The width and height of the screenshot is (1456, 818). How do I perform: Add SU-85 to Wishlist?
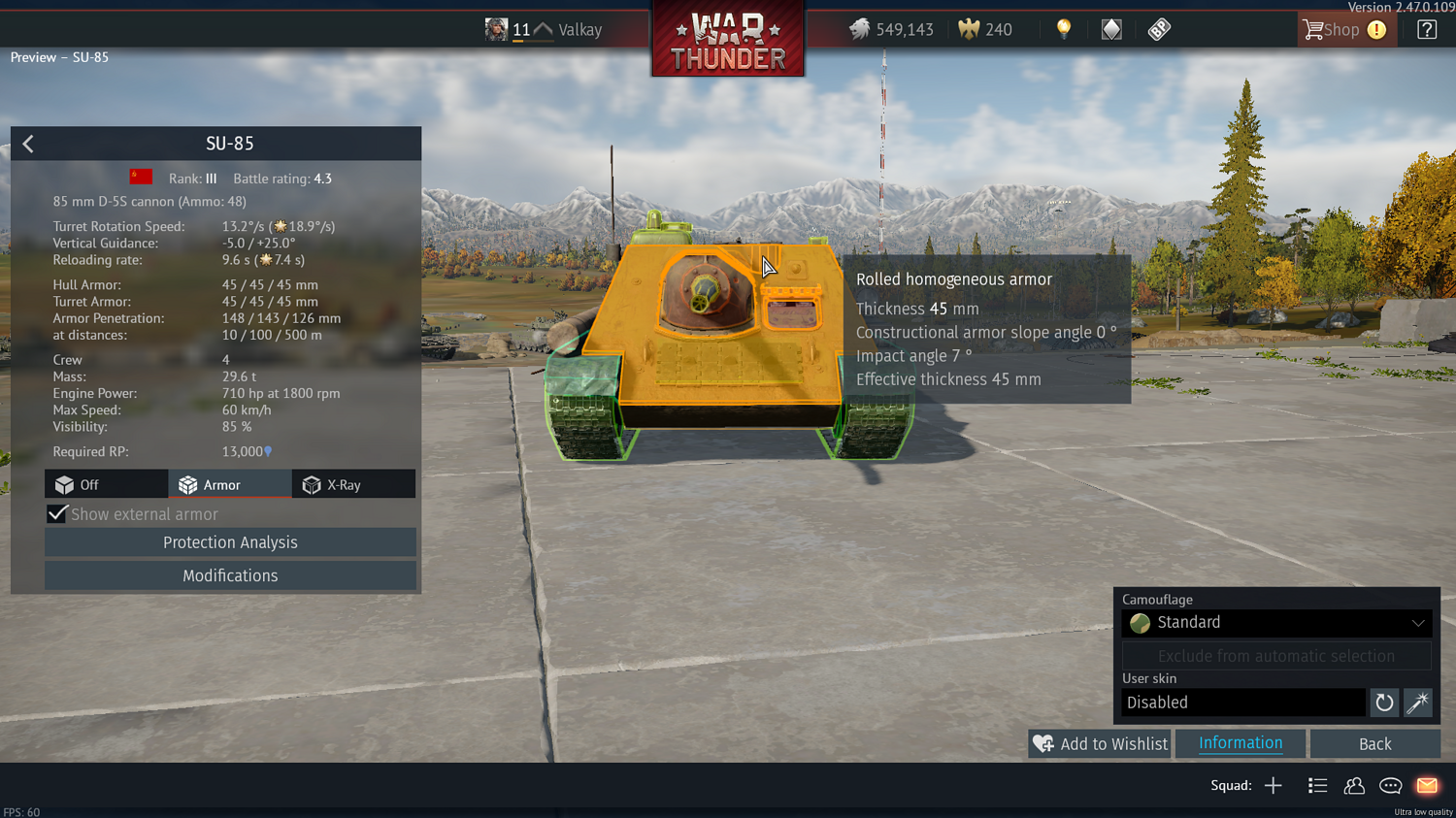1100,744
